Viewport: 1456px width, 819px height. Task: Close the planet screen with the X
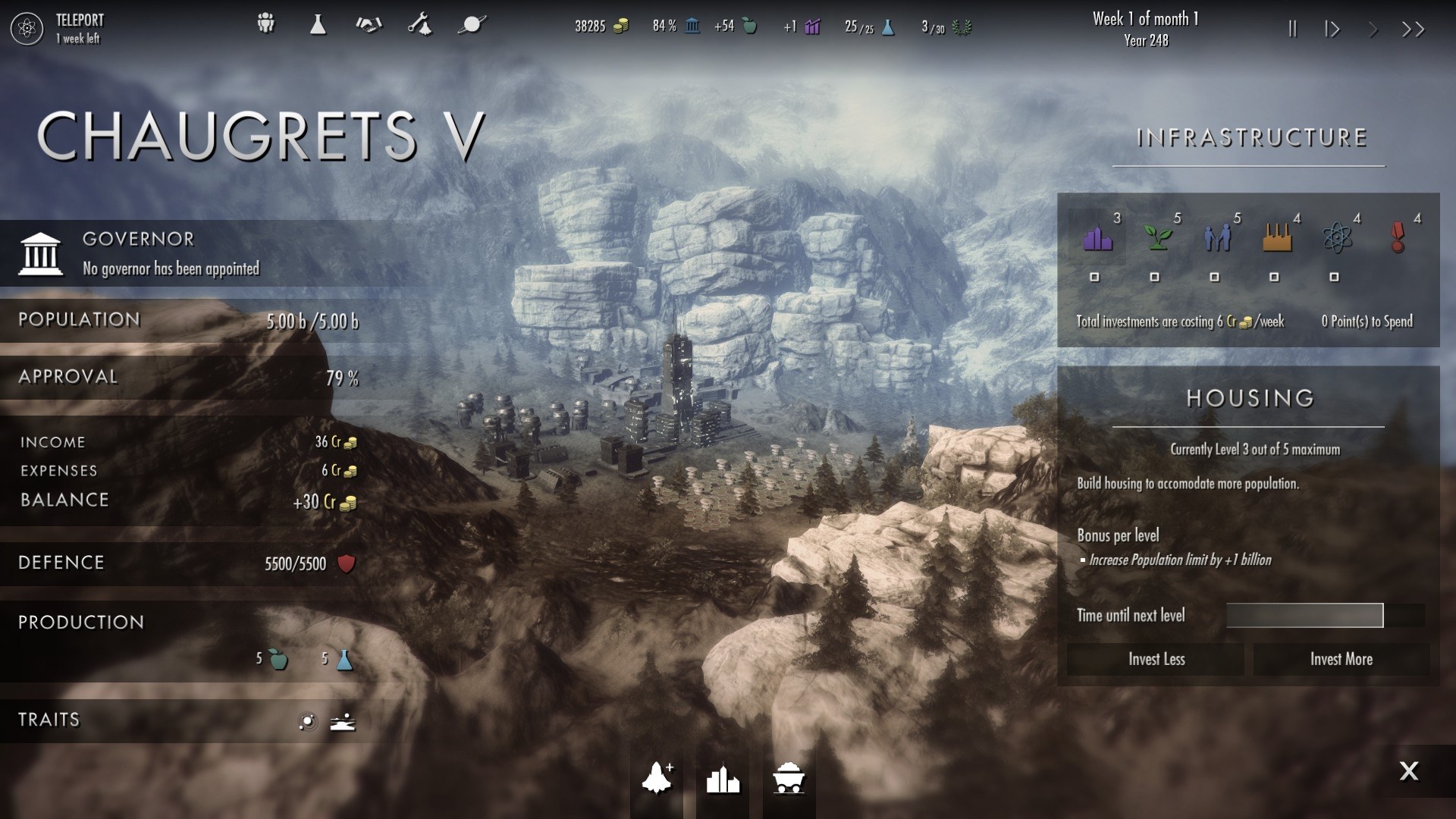[1408, 771]
